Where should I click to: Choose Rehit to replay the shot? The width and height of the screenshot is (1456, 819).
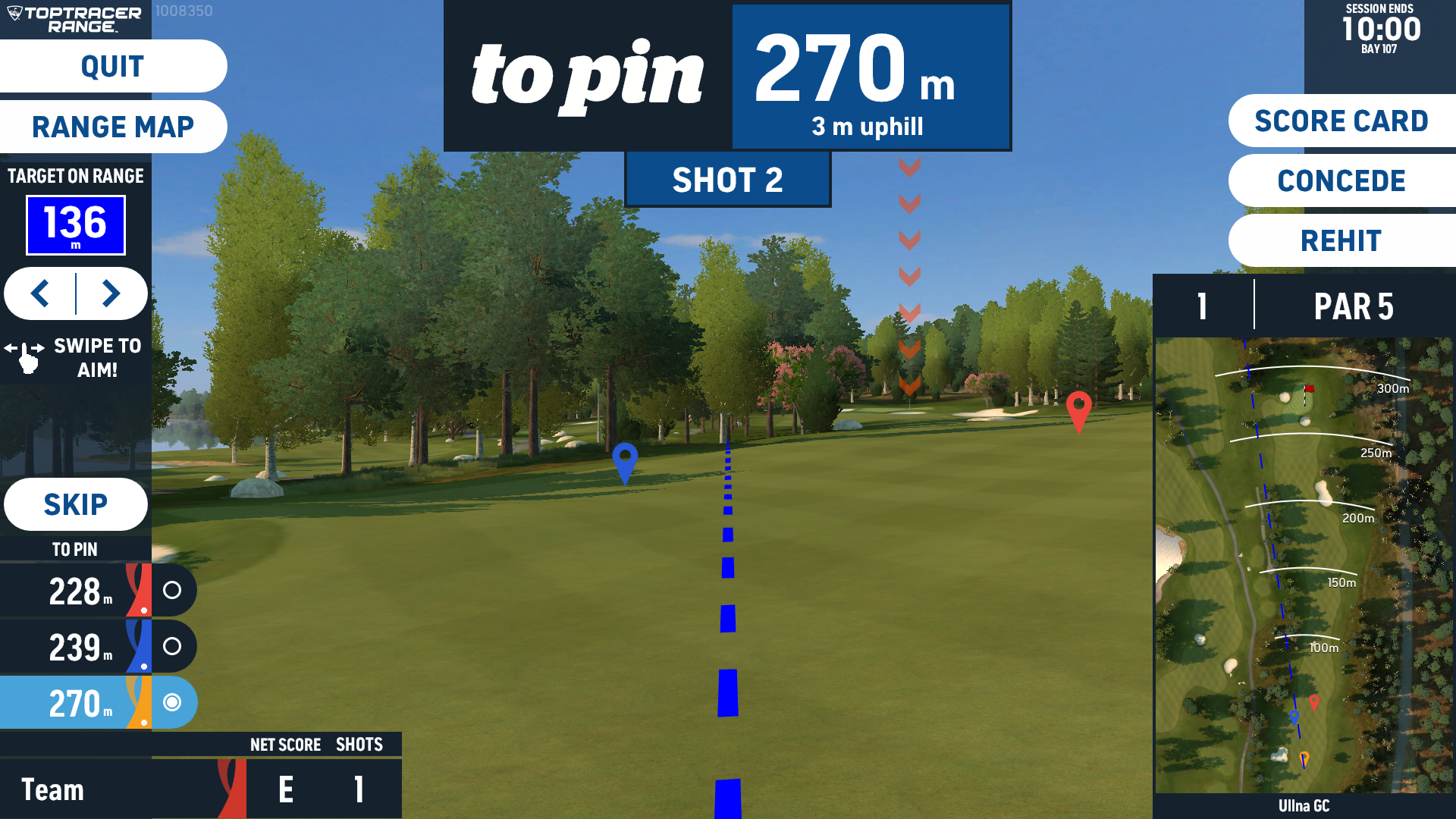1341,241
